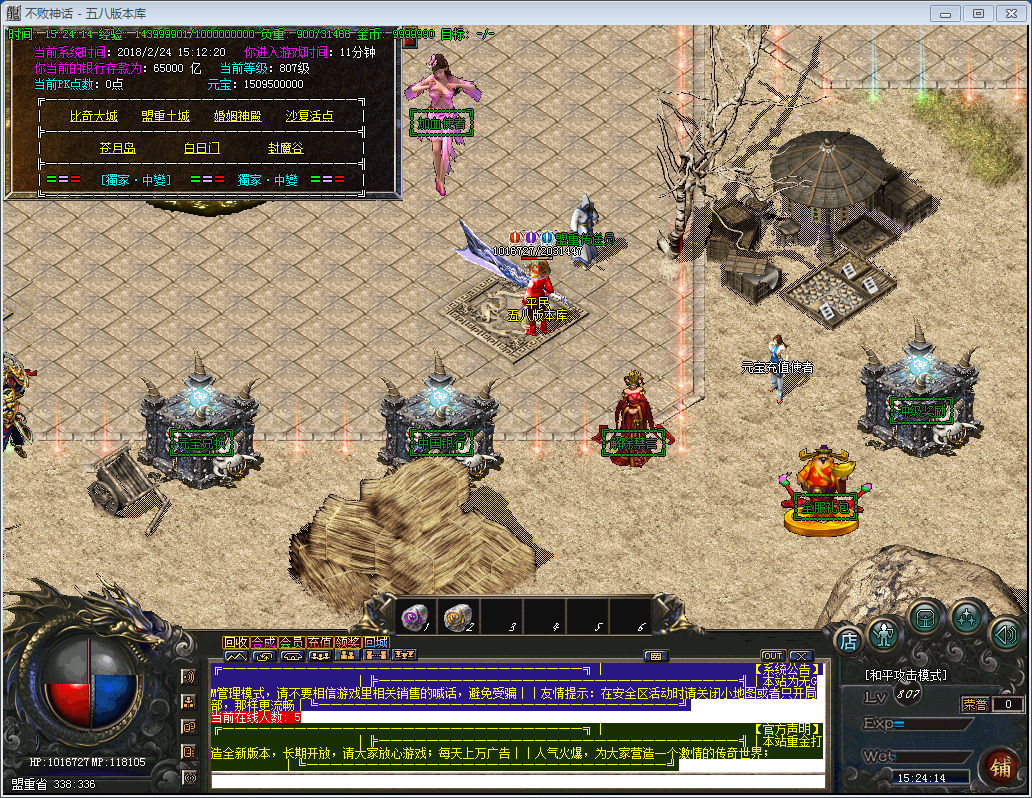Click the red 铺 stall button
Image resolution: width=1032 pixels, height=798 pixels.
pyautogui.click(x=999, y=767)
